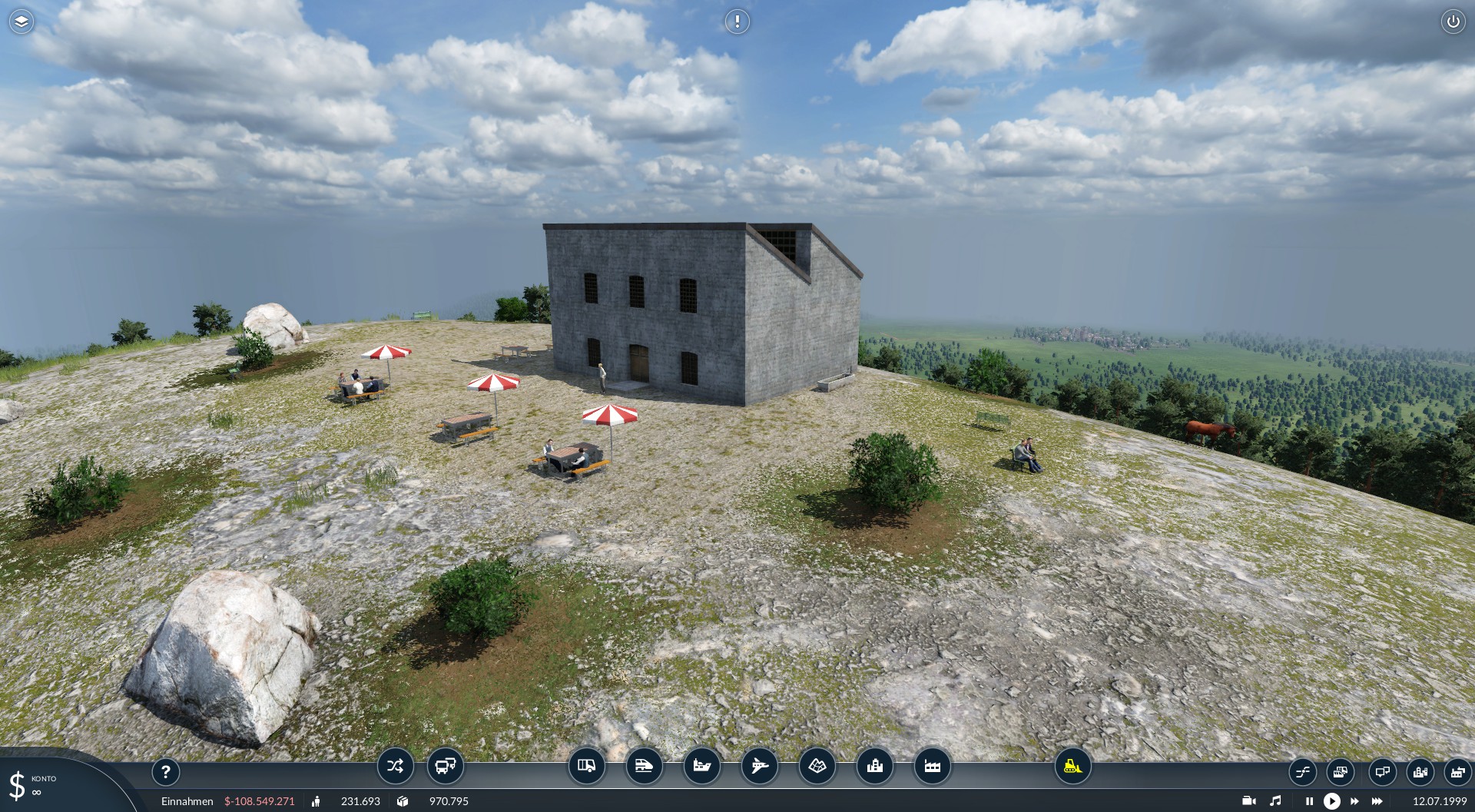This screenshot has height=812, width=1475.
Task: Open the music player note icon
Action: click(1276, 801)
